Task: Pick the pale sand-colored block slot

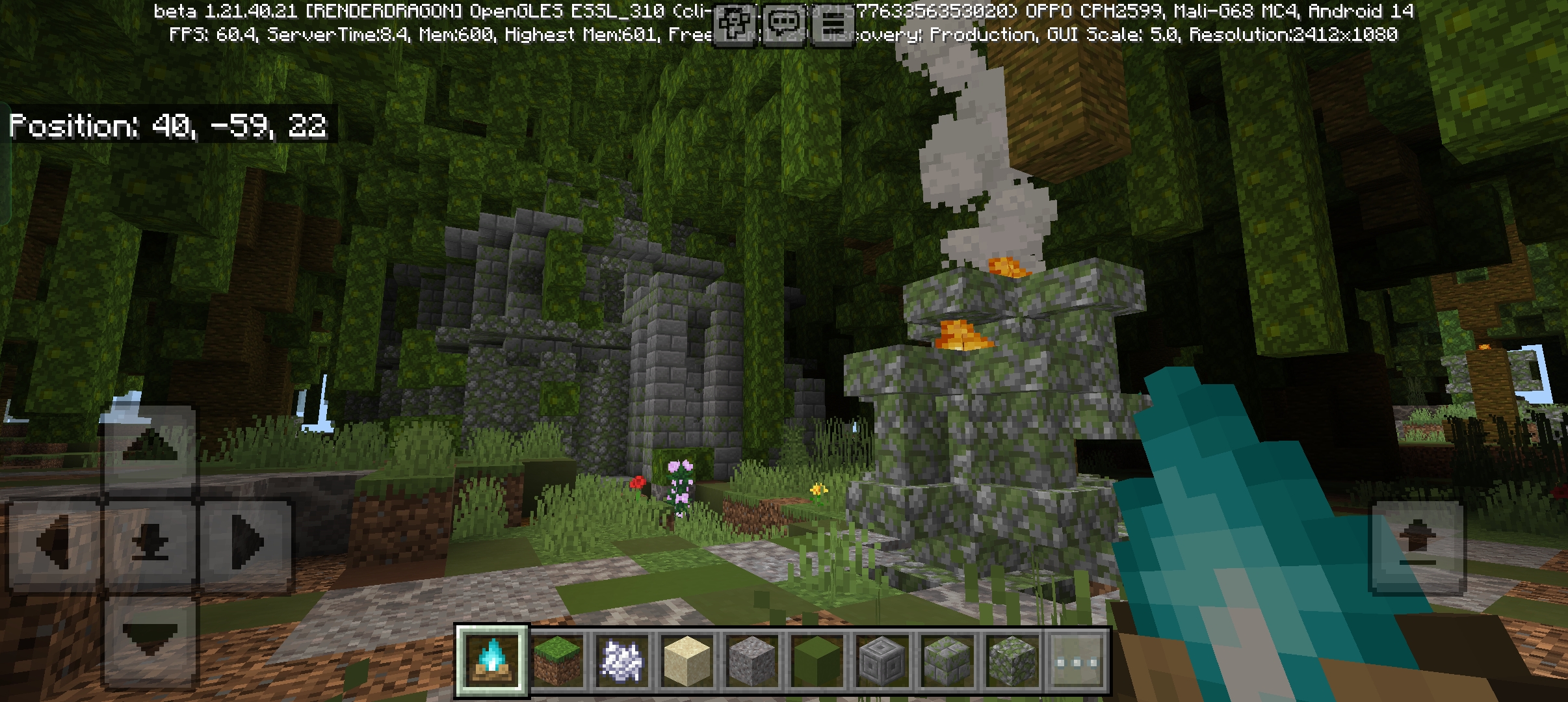Action: click(687, 661)
